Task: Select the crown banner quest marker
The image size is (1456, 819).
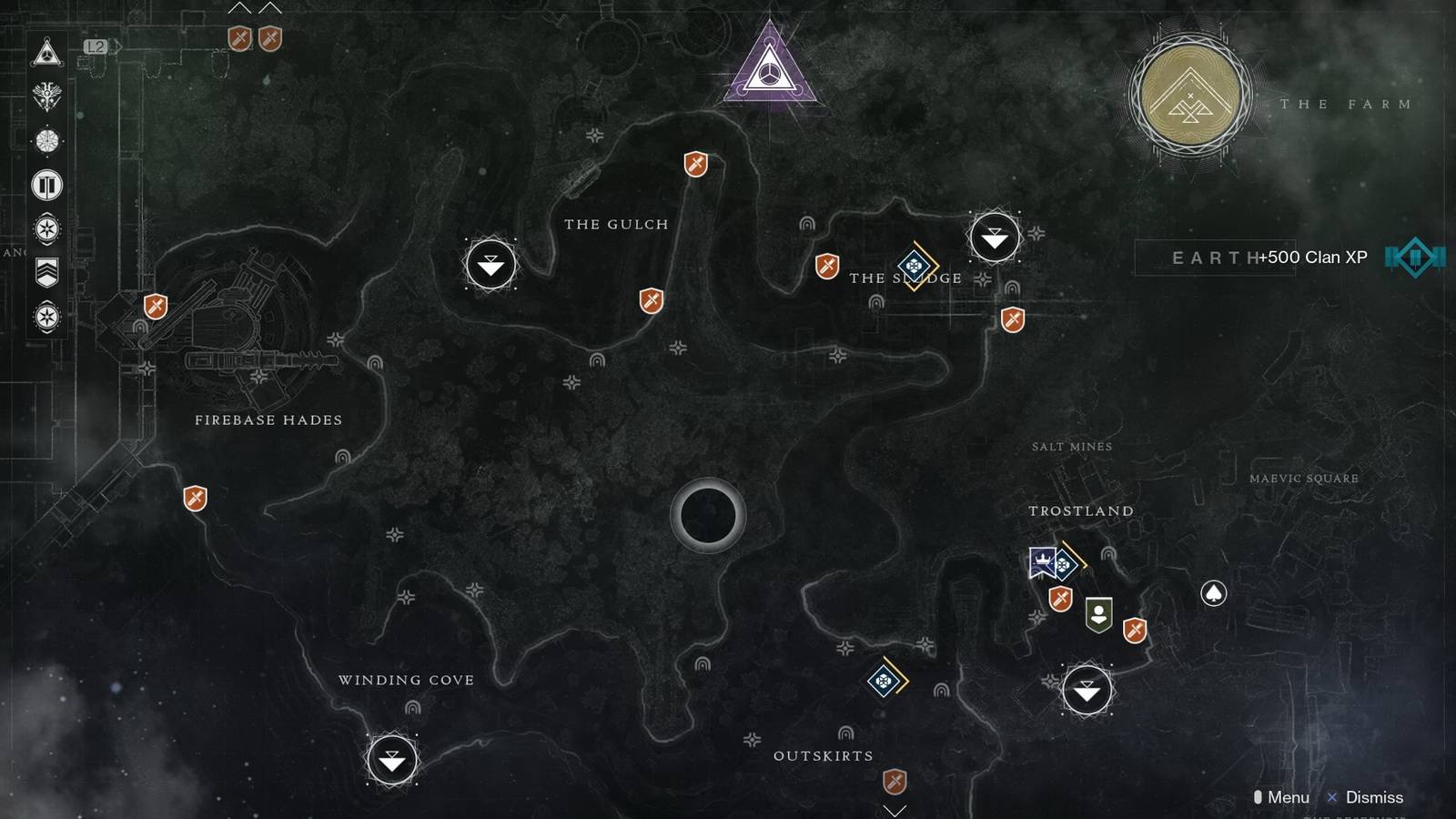Action: (x=1042, y=561)
